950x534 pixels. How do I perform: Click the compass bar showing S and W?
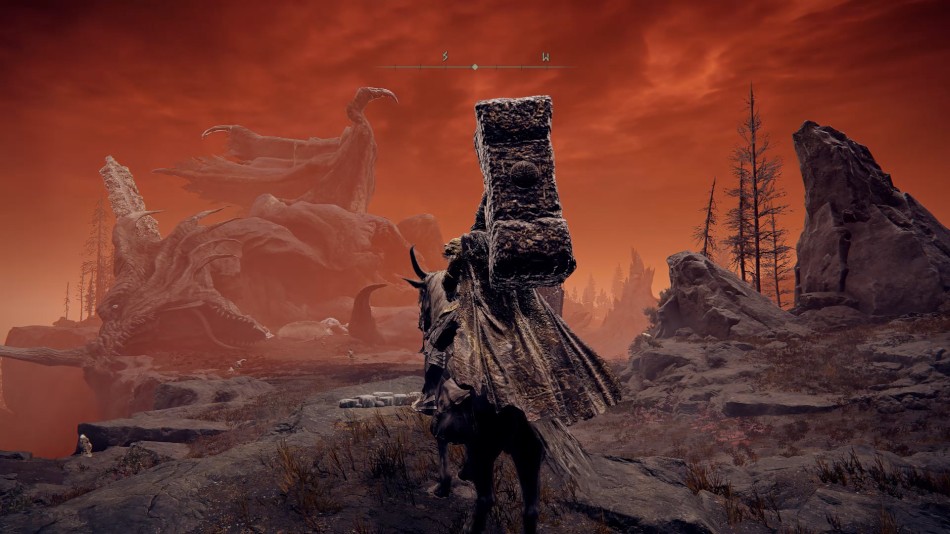(475, 66)
